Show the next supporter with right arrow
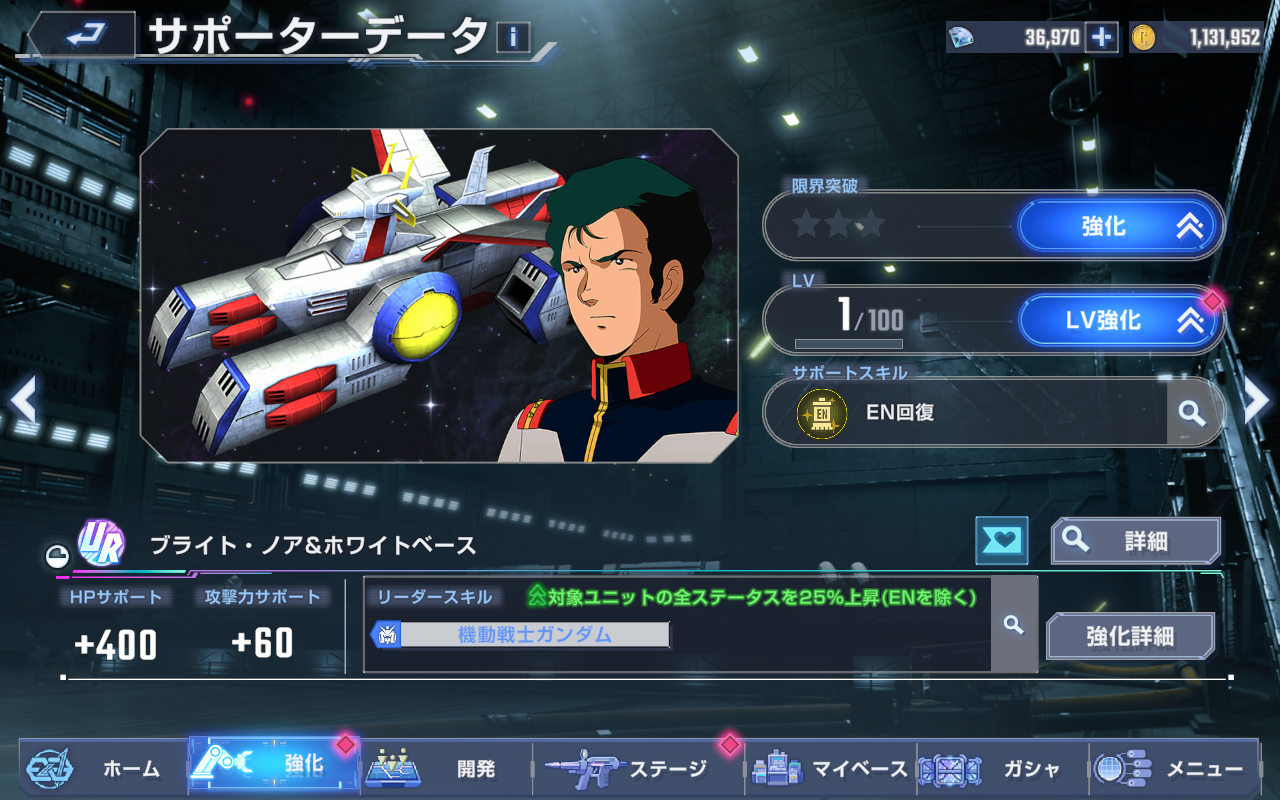 click(1257, 400)
